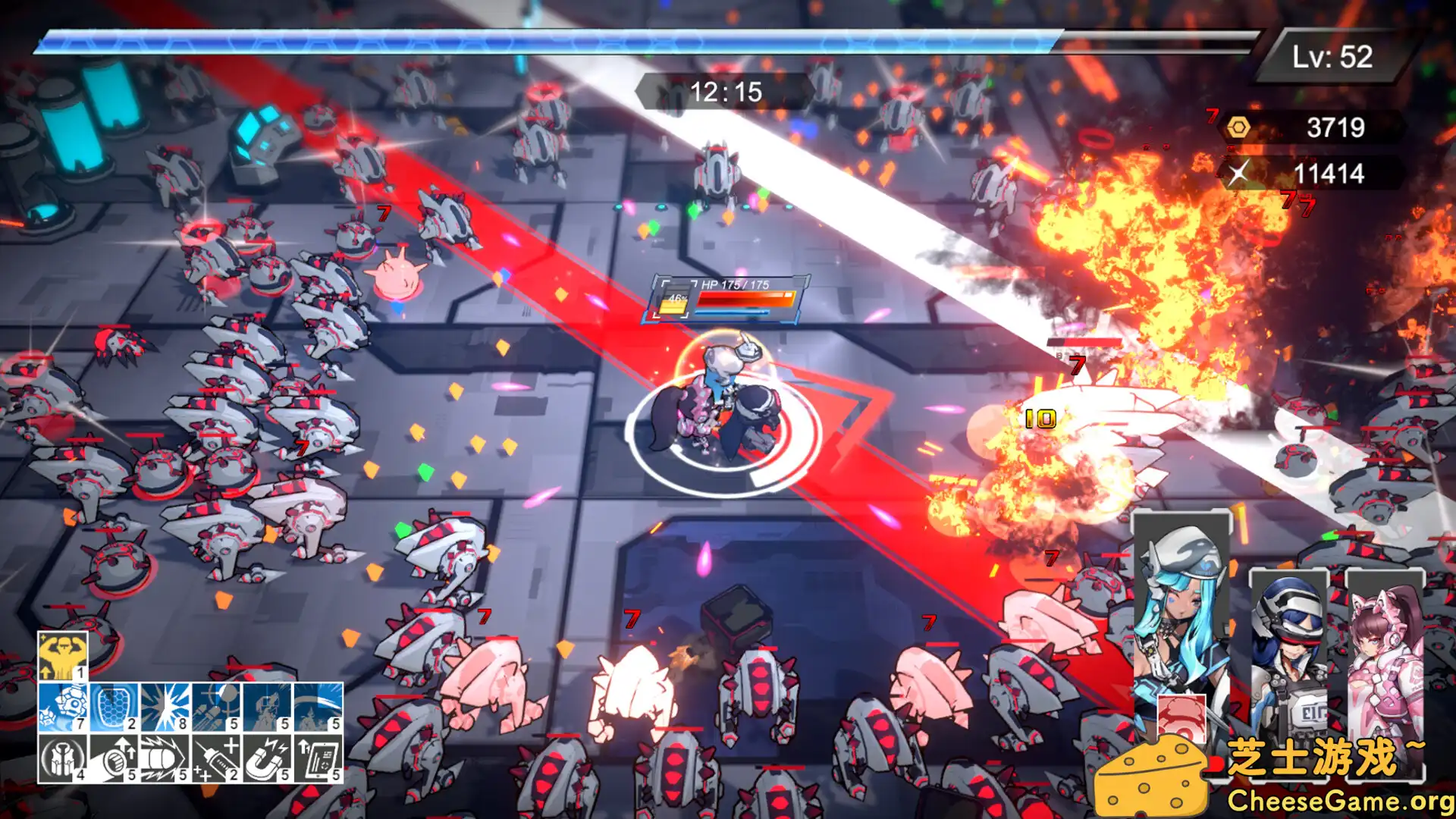Activate the magnet pickup skill
This screenshot has height=819, width=1456.
click(266, 758)
